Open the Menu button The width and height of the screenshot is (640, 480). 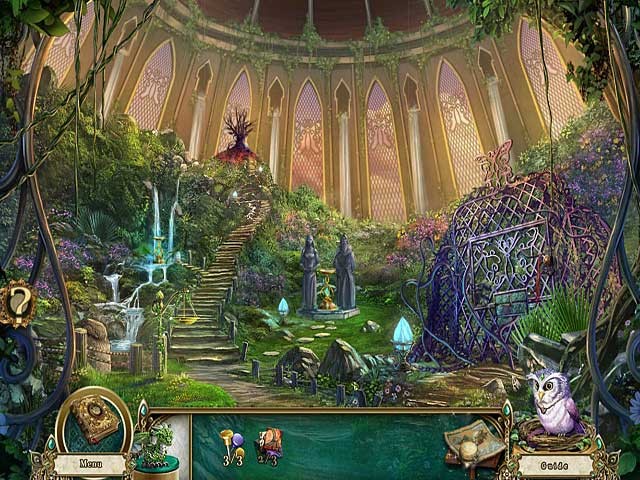point(89,464)
